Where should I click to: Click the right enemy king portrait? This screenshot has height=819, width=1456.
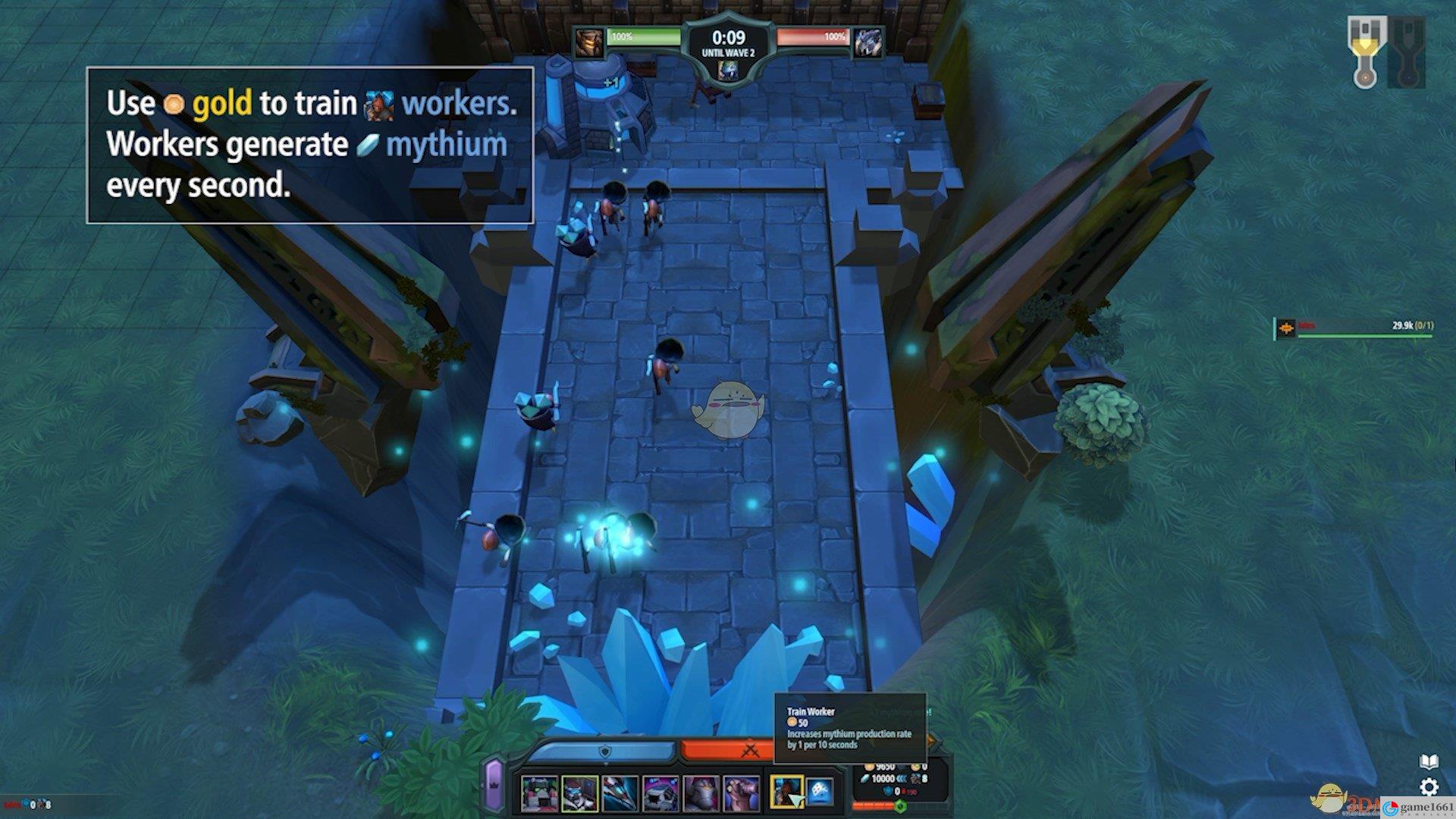coord(868,42)
